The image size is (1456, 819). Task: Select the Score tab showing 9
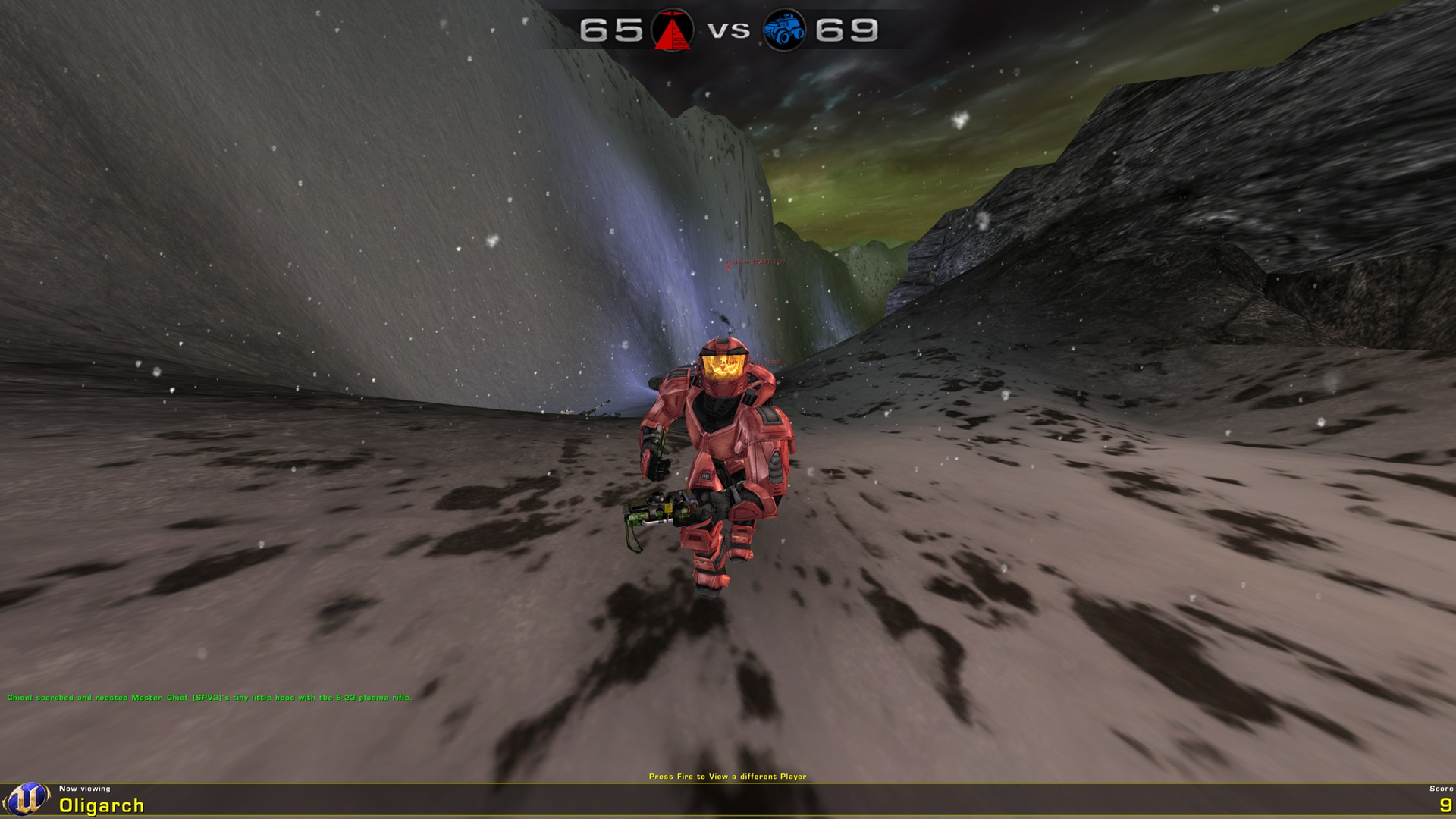point(1439,786)
